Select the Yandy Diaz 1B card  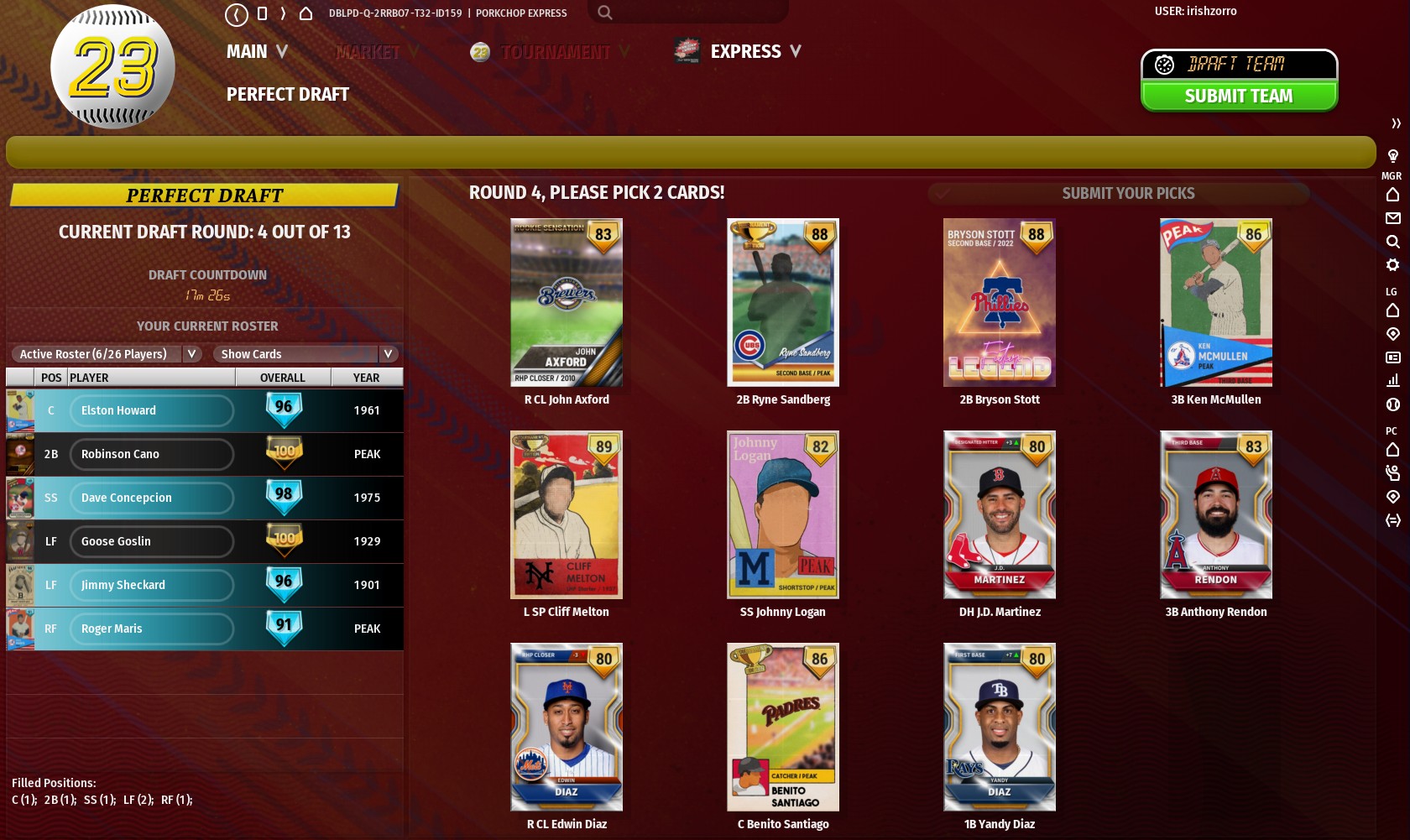(1000, 728)
